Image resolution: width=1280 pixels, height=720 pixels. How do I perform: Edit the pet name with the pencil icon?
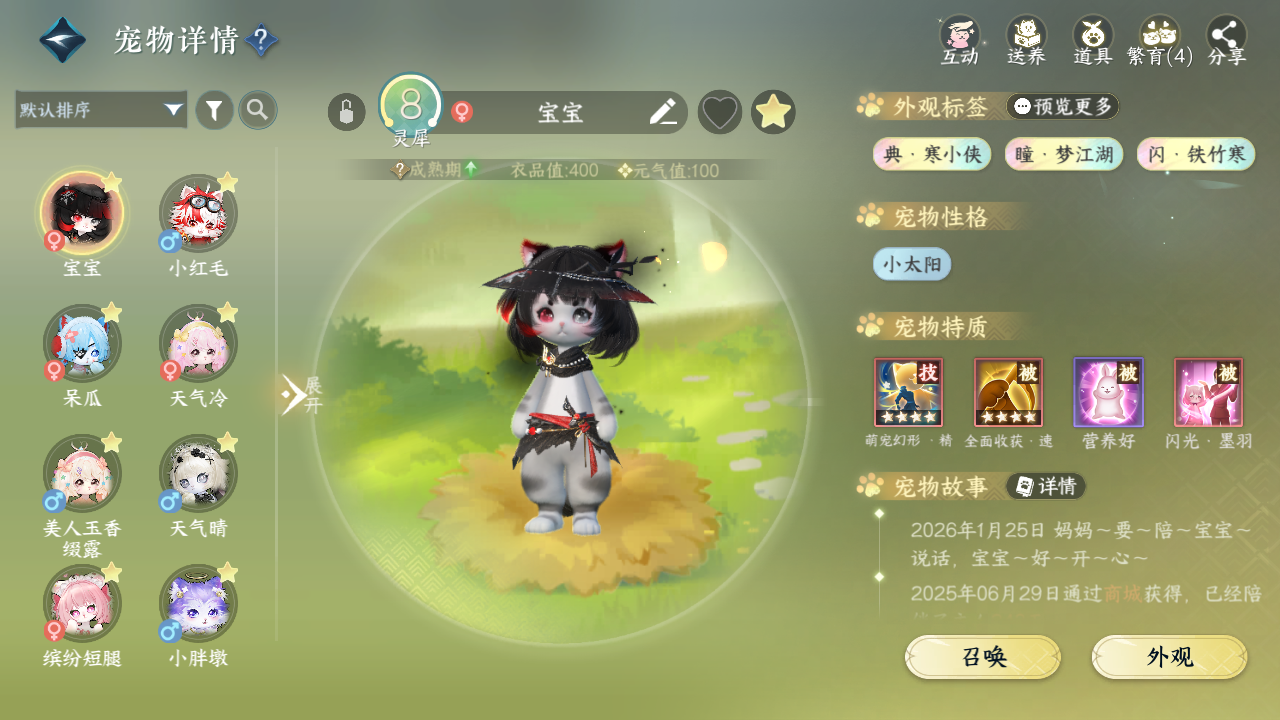click(x=662, y=112)
